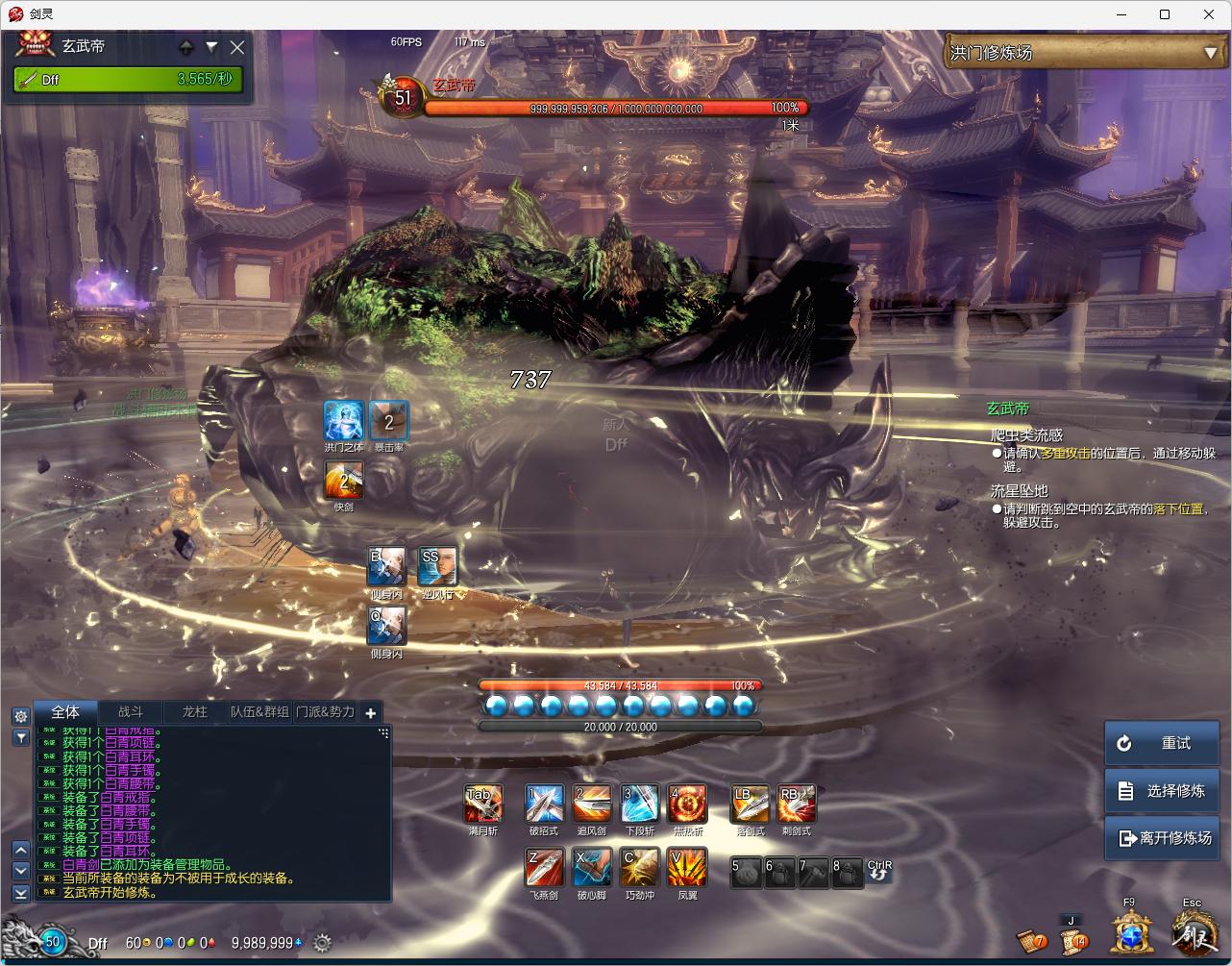Trigger the 追风剑 skill
Screen dimensions: 1232x966
tap(591, 804)
